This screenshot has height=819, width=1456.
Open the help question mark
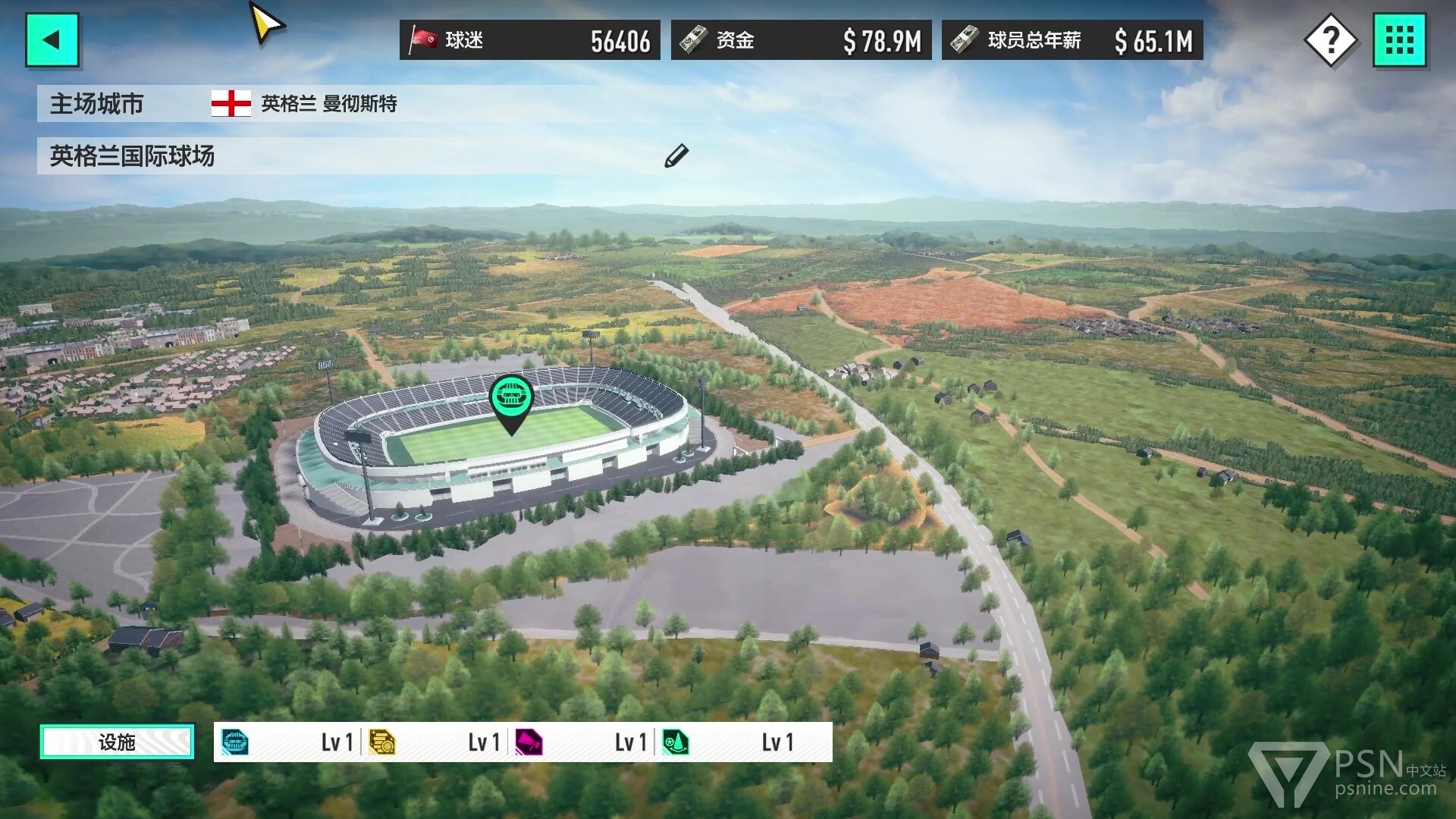tap(1330, 39)
